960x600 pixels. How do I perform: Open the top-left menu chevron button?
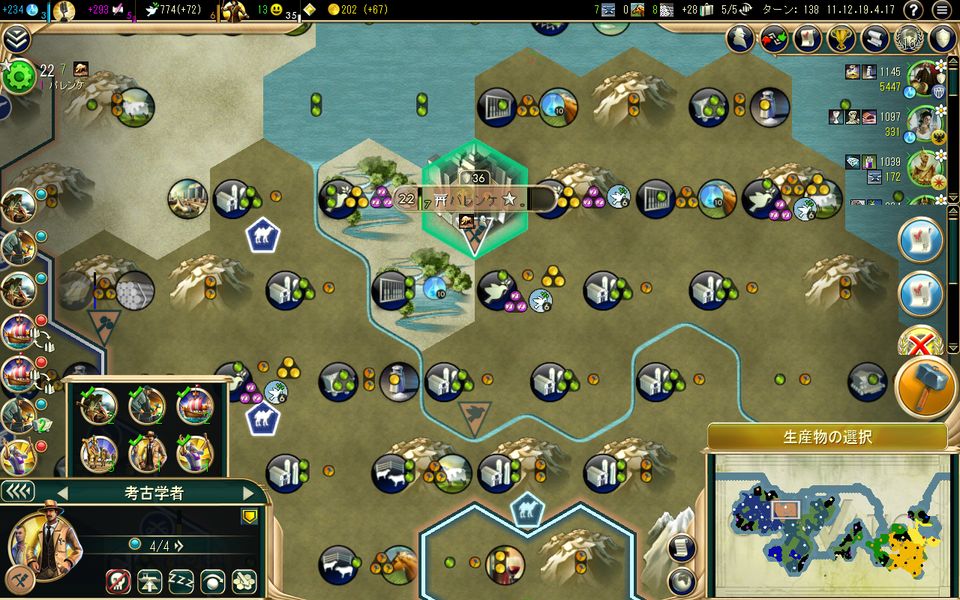coord(15,38)
